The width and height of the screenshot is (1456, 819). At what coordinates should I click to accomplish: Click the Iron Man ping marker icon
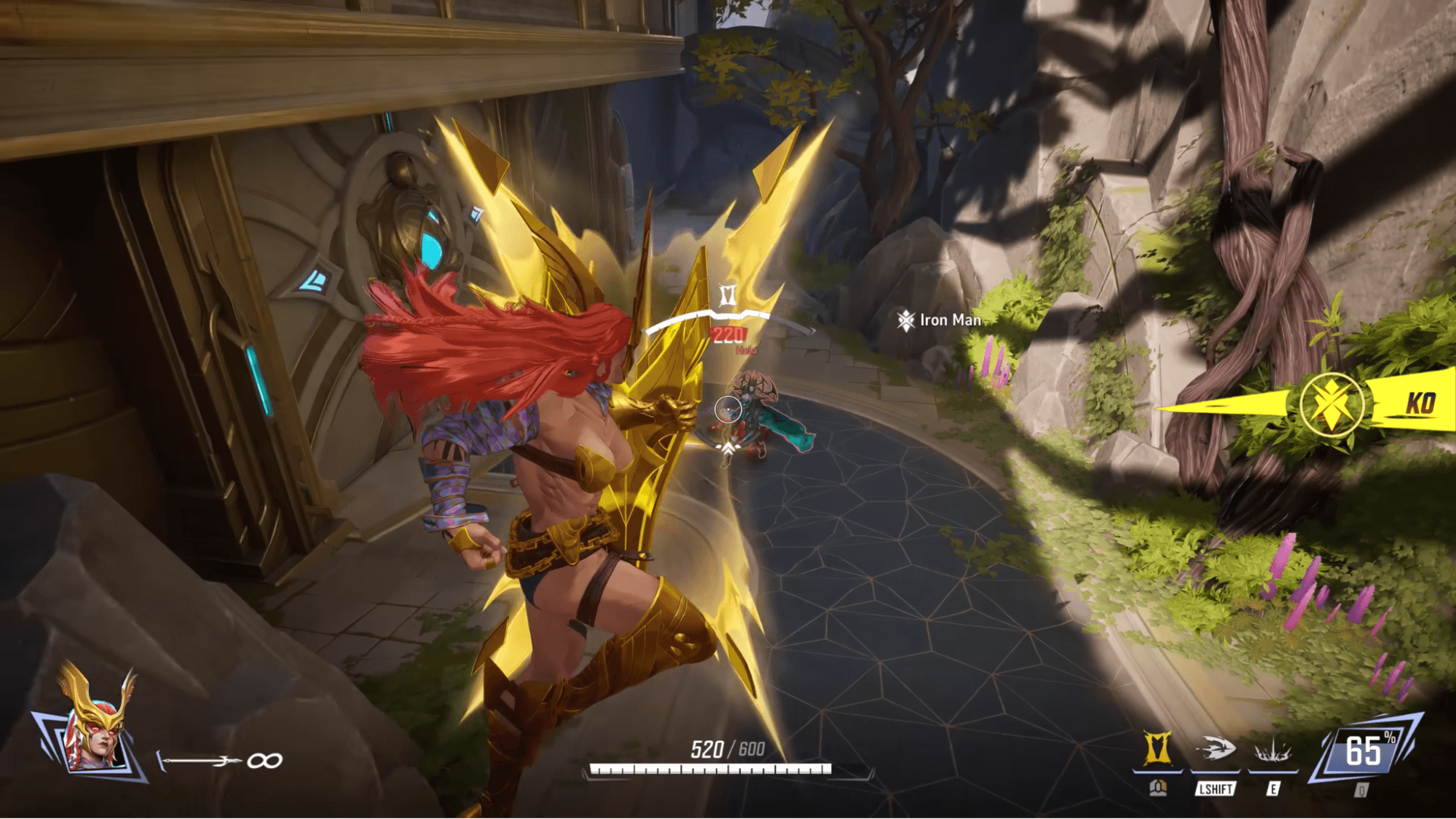[x=905, y=320]
